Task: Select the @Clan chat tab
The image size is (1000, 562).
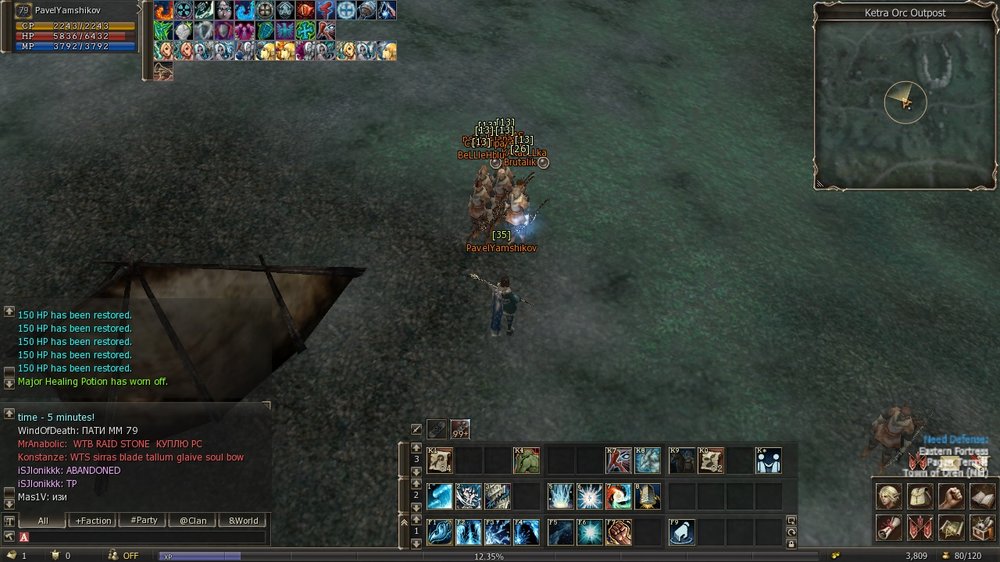Action: (x=193, y=521)
